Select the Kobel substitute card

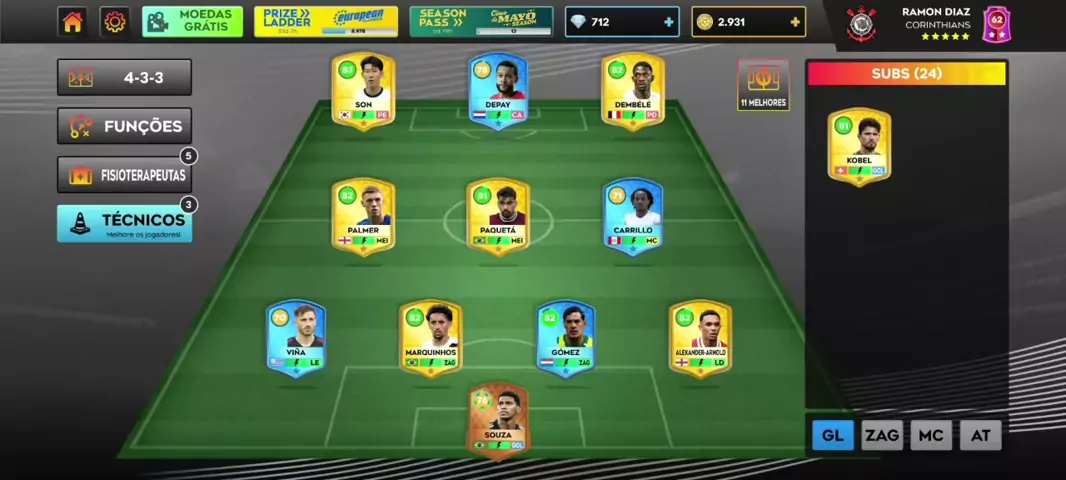[859, 146]
